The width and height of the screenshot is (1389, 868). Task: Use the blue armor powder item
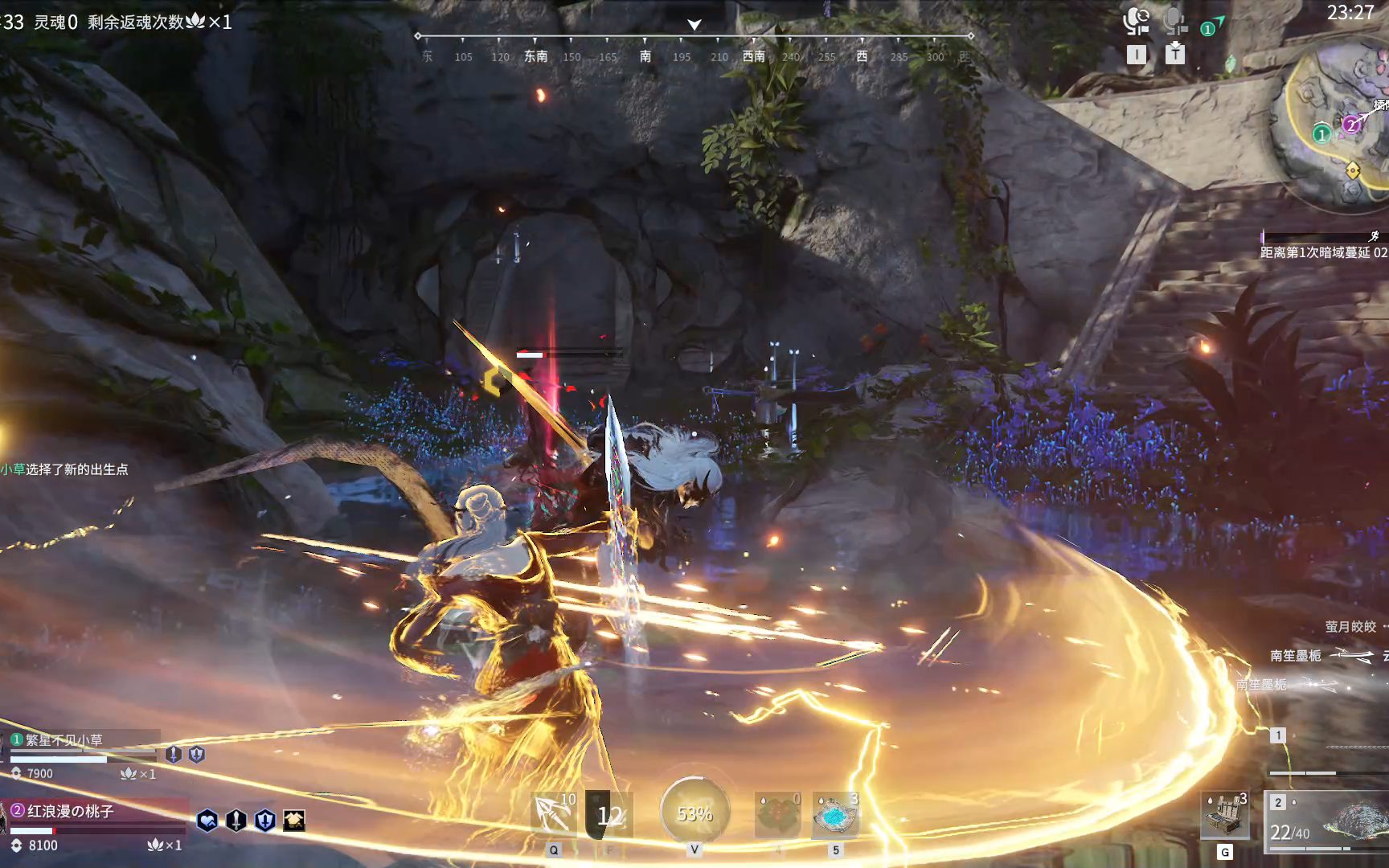(836, 815)
